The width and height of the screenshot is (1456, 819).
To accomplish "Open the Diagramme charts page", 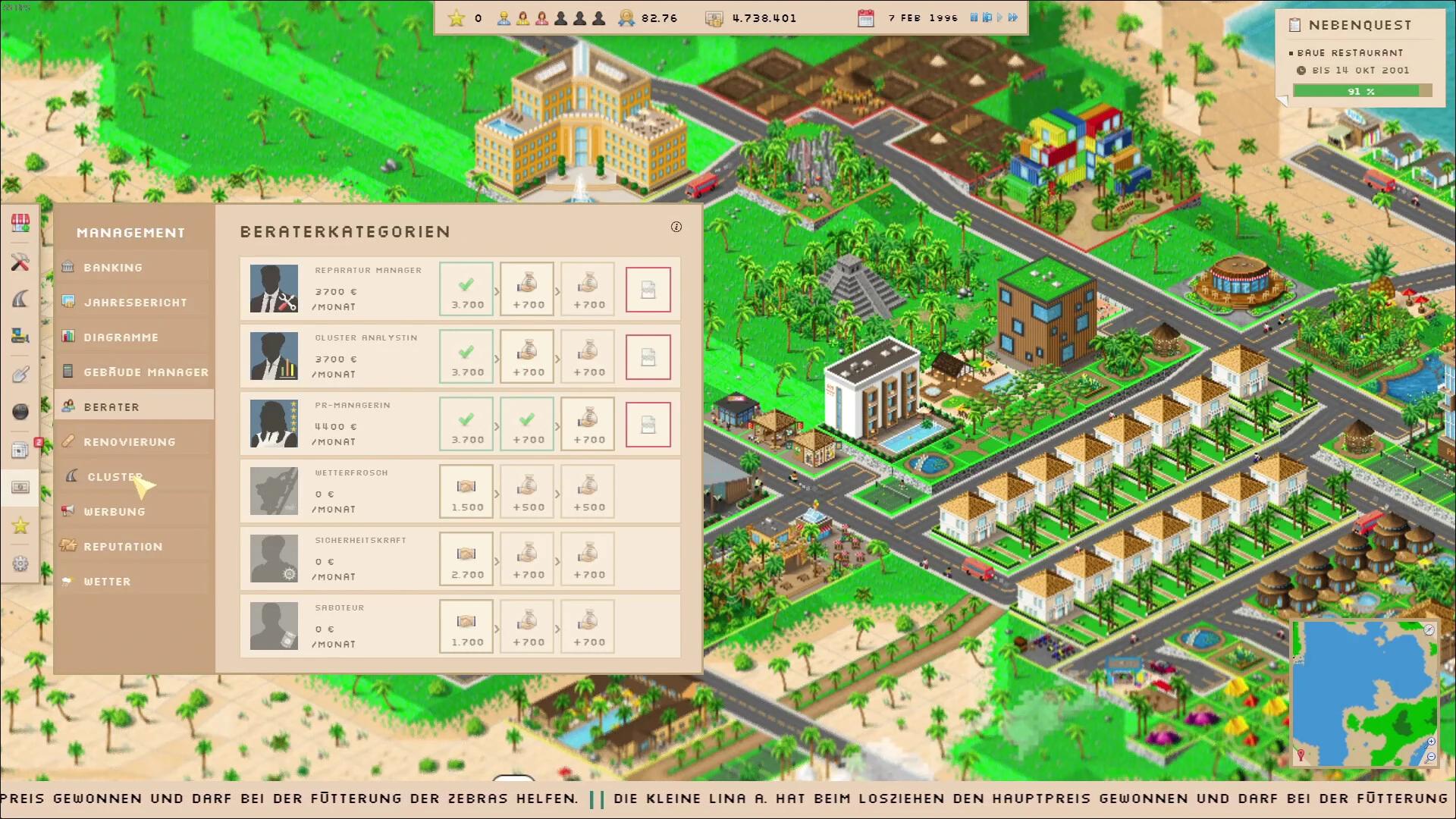I will coord(121,337).
